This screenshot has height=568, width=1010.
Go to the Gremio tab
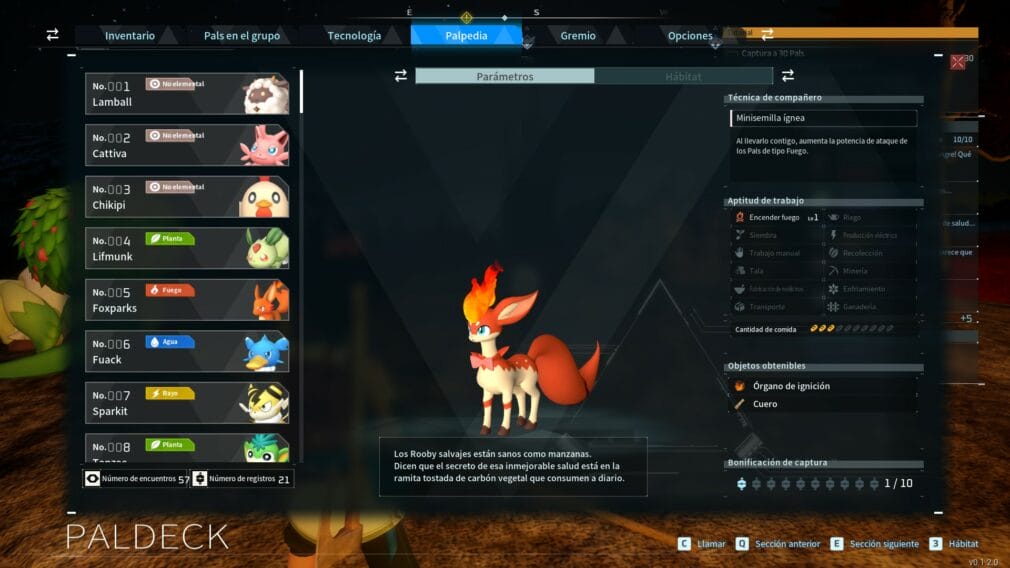578,36
